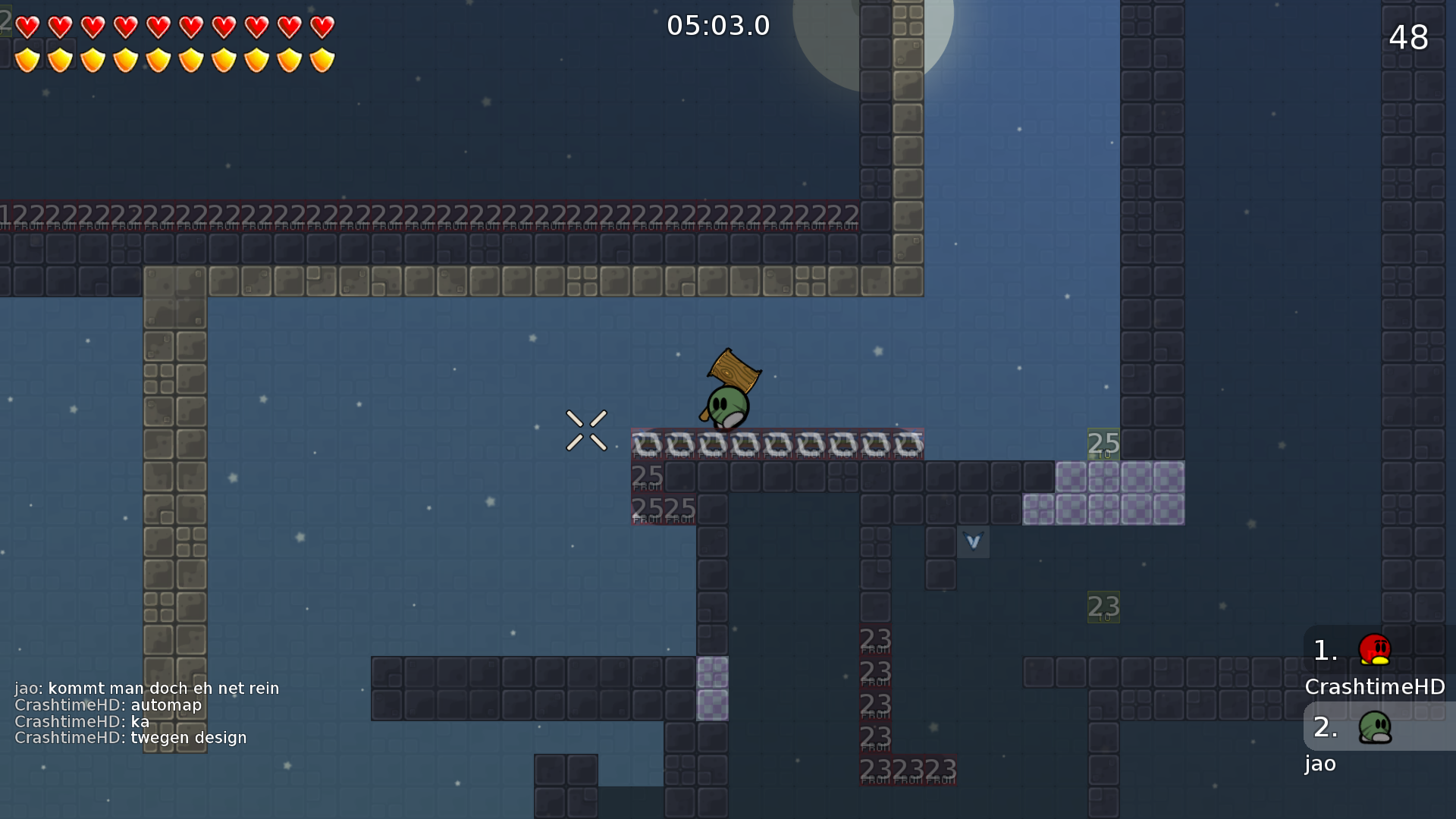Click the username jao in the leaderboard
The width and height of the screenshot is (1456, 819).
(x=1319, y=764)
